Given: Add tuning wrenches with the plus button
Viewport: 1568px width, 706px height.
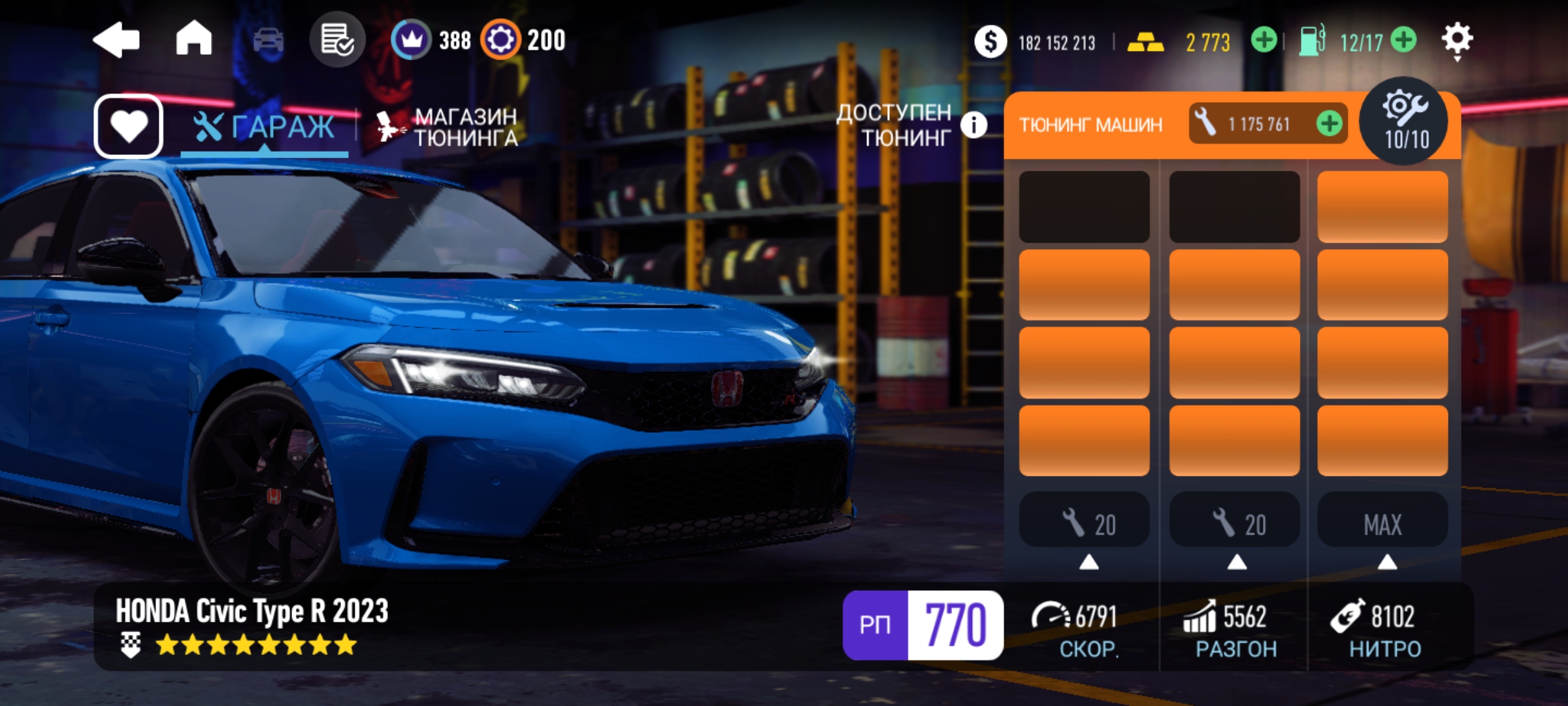Looking at the screenshot, I should [1330, 124].
